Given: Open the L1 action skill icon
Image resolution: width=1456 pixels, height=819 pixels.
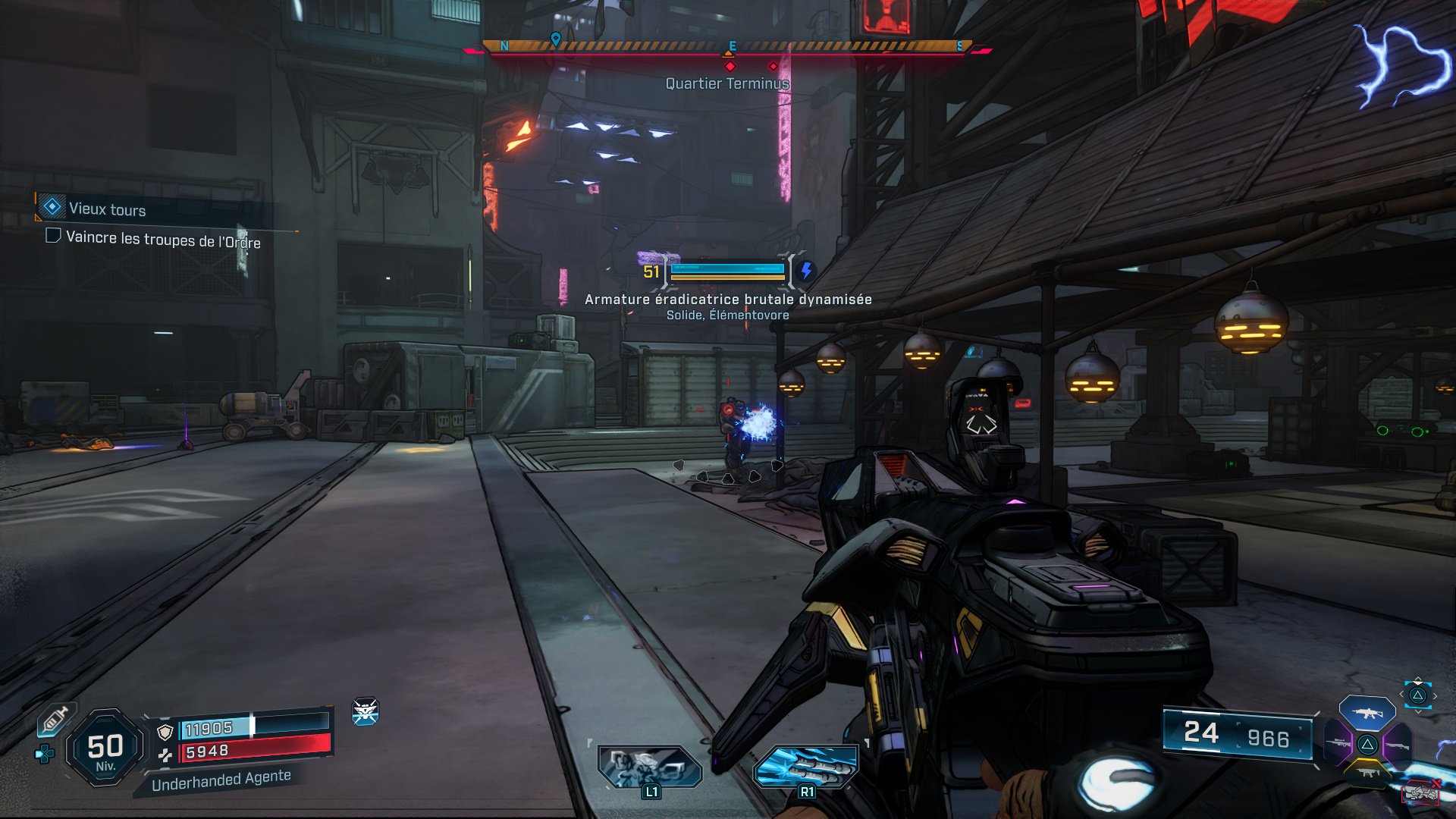Looking at the screenshot, I should tap(650, 764).
